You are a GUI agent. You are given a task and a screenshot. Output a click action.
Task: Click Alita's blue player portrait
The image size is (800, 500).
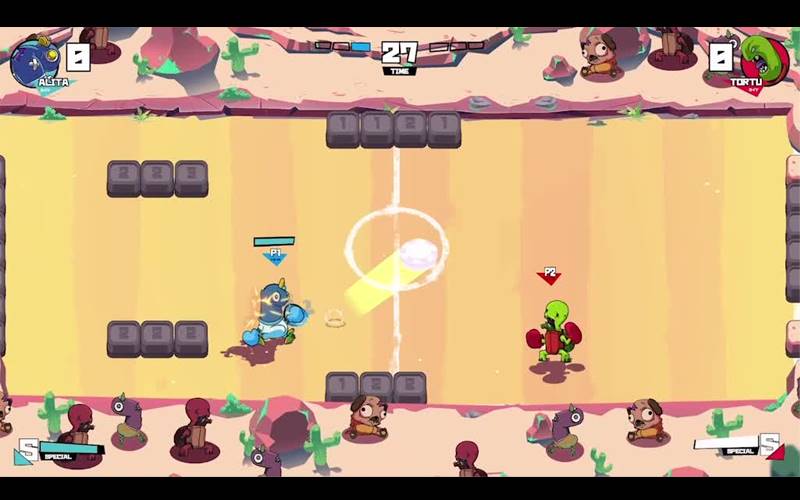pos(35,58)
